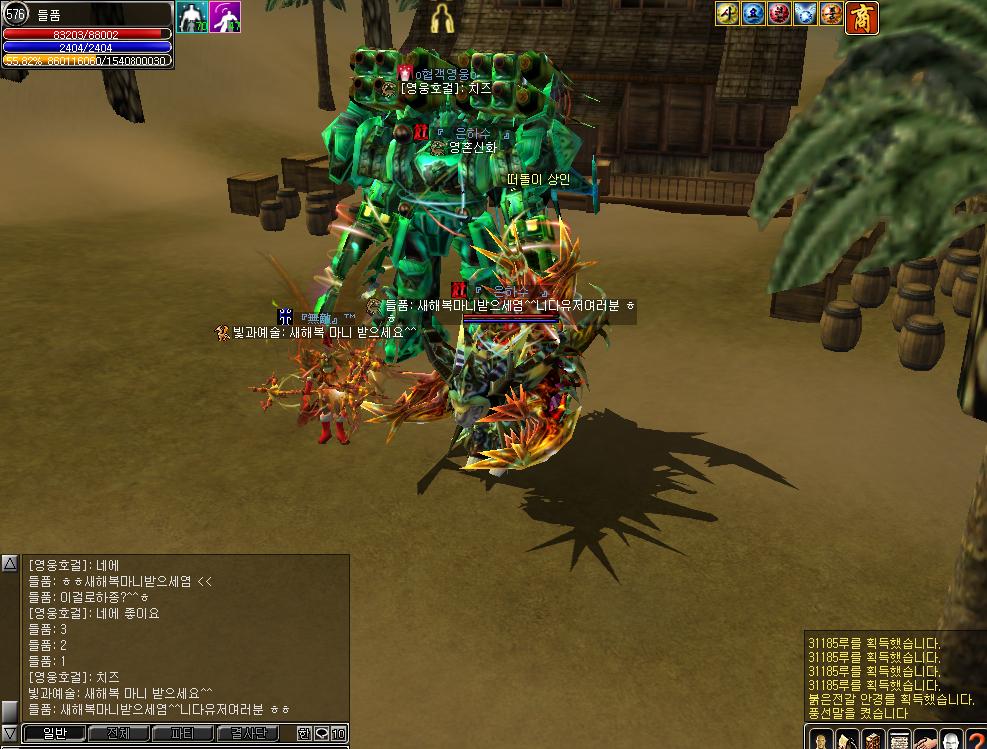Viewport: 987px width, 749px height.
Task: Open the red 商 merchant button
Action: coord(862,16)
